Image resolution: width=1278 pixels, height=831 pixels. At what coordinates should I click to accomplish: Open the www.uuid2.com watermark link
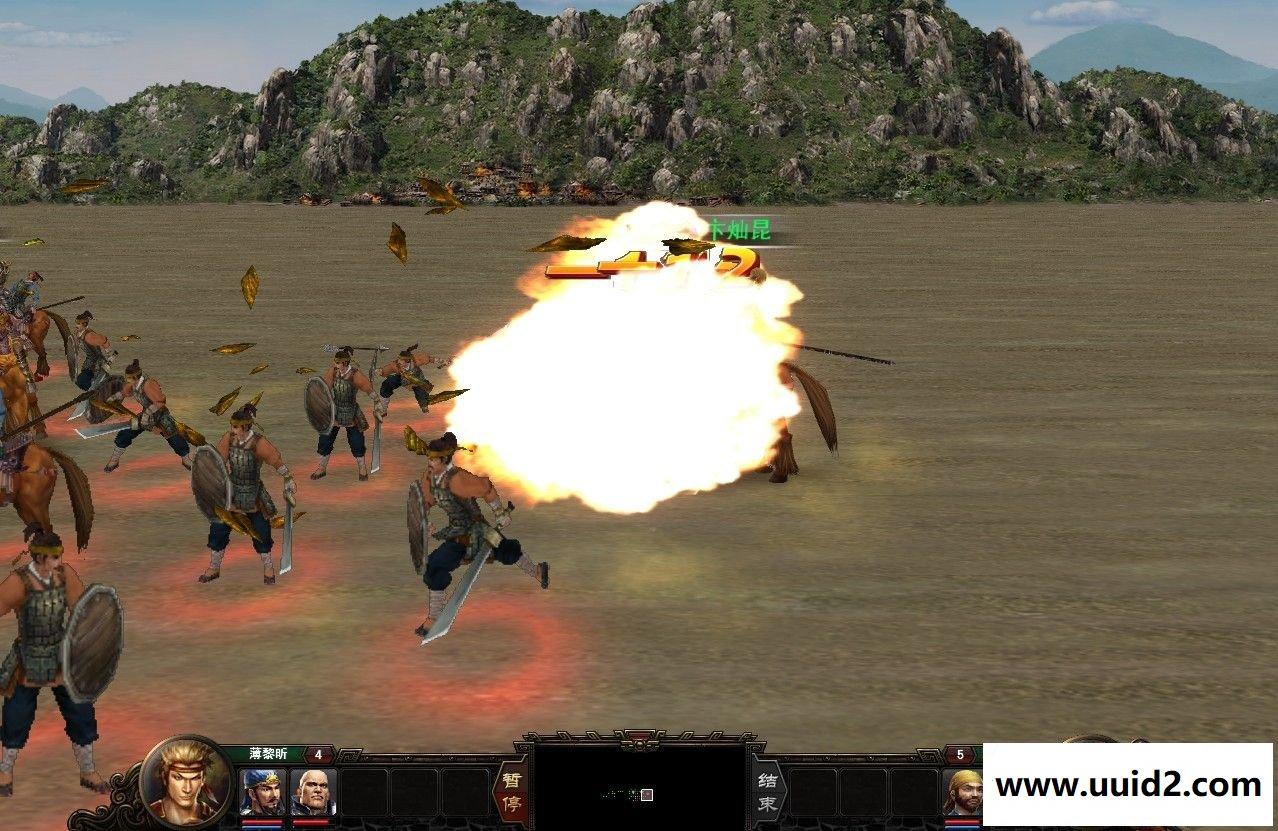click(1128, 785)
